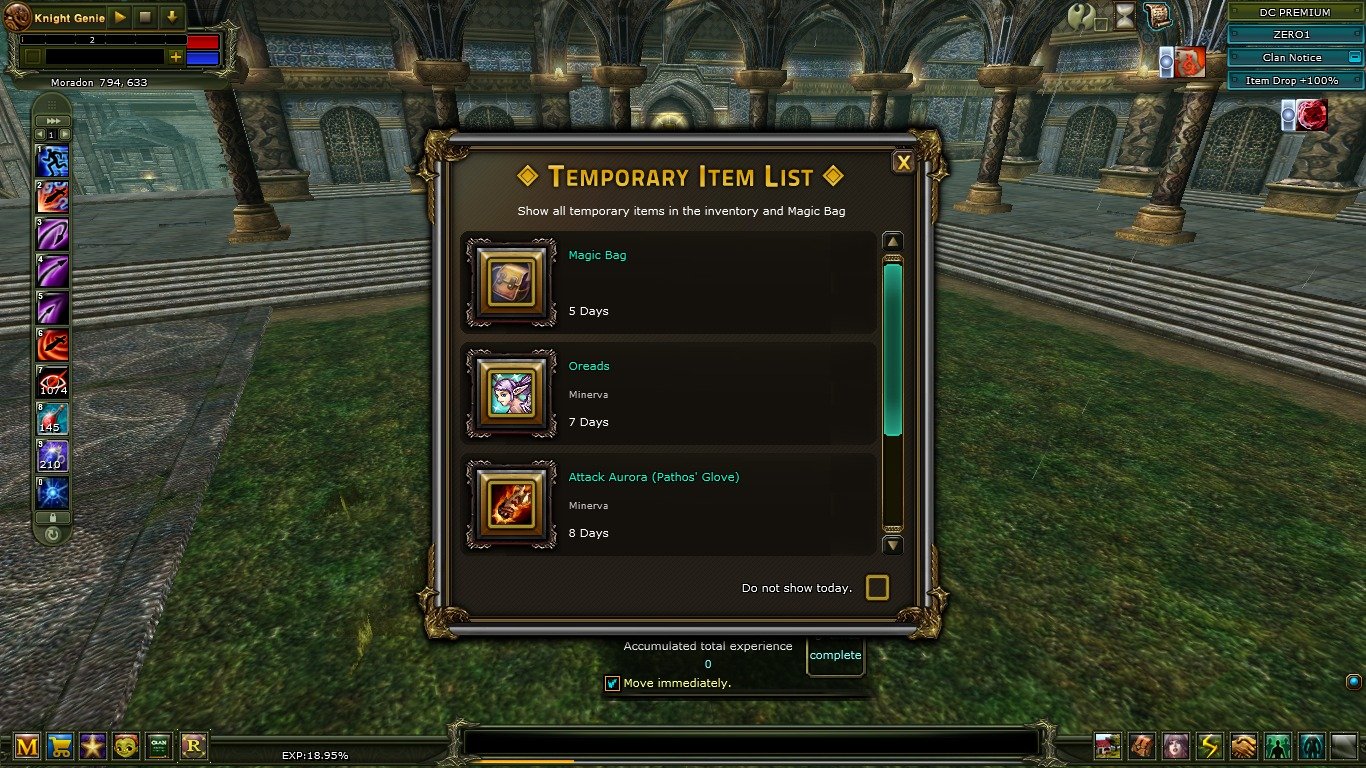
Task: Click the gold star button
Action: 93,745
